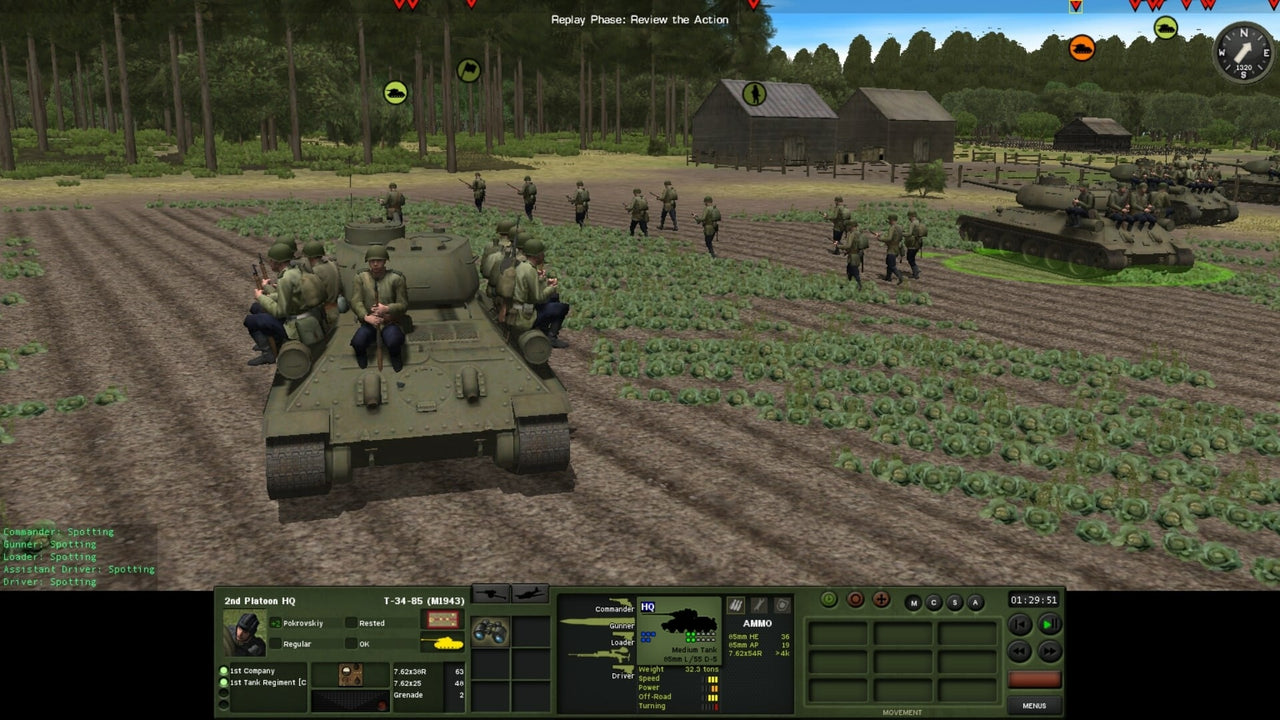Switch to the MOVEMENT command tab
1280x720 pixels.
(x=902, y=712)
